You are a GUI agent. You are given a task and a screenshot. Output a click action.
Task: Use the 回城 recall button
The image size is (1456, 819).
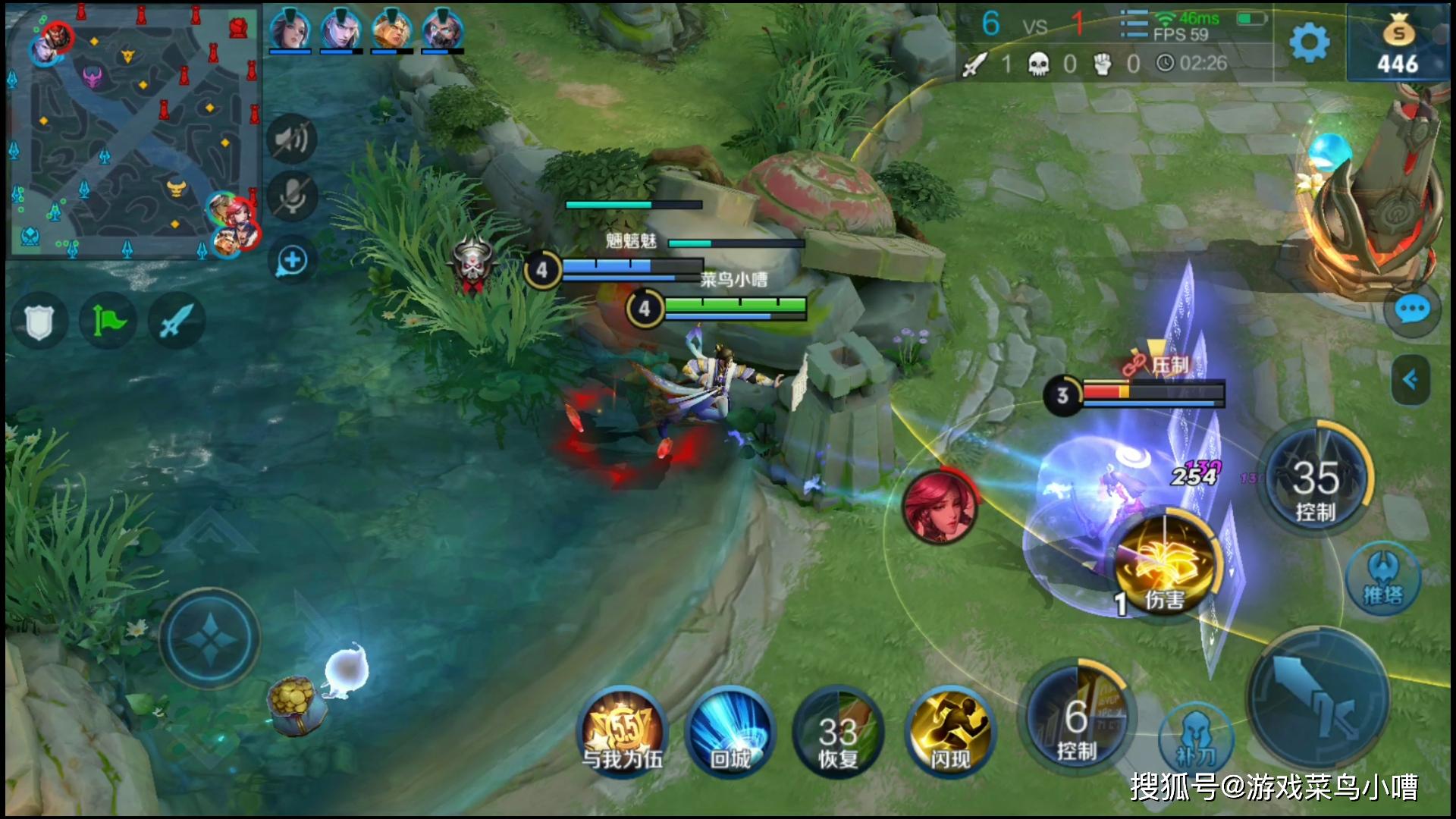730,732
